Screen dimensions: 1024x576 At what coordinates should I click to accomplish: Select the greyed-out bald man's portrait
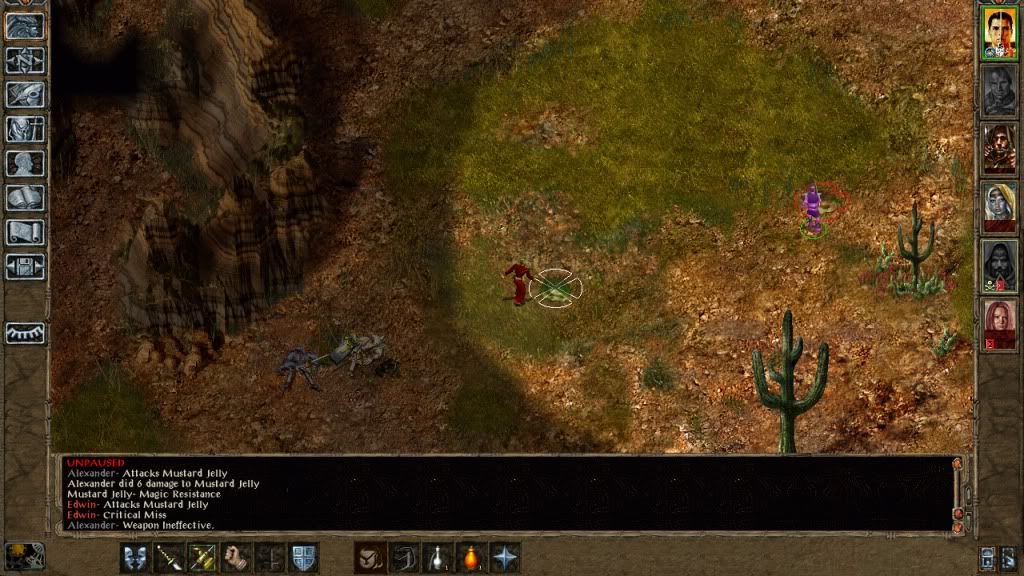coord(998,91)
